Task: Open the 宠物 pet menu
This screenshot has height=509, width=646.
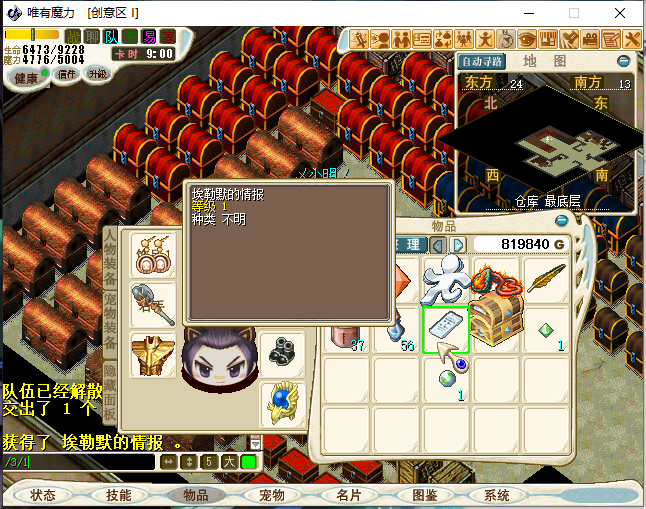Action: (x=271, y=495)
